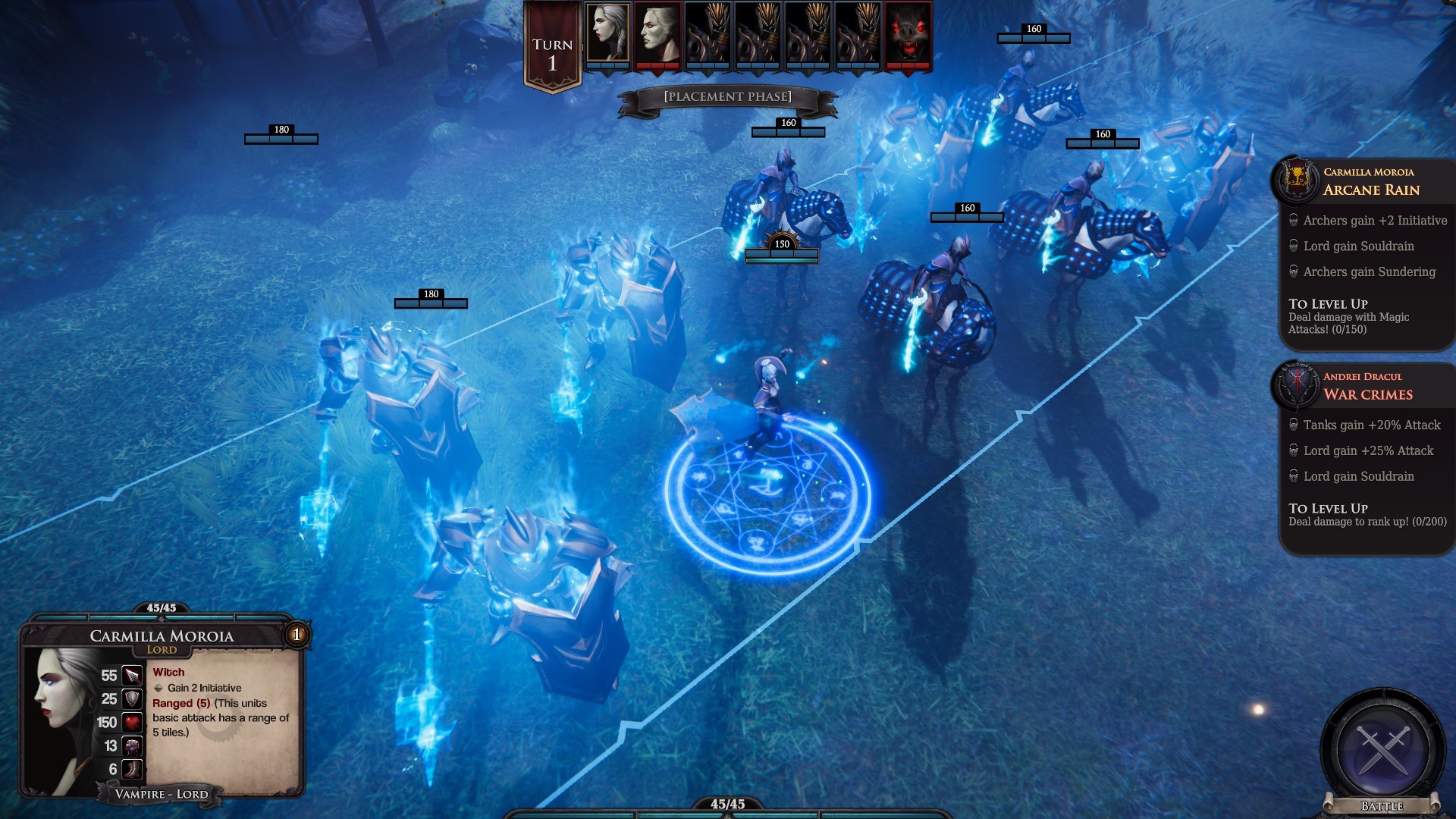Click the lock toggle beside Archers gain Sundering
1456x819 pixels.
pos(1294,271)
